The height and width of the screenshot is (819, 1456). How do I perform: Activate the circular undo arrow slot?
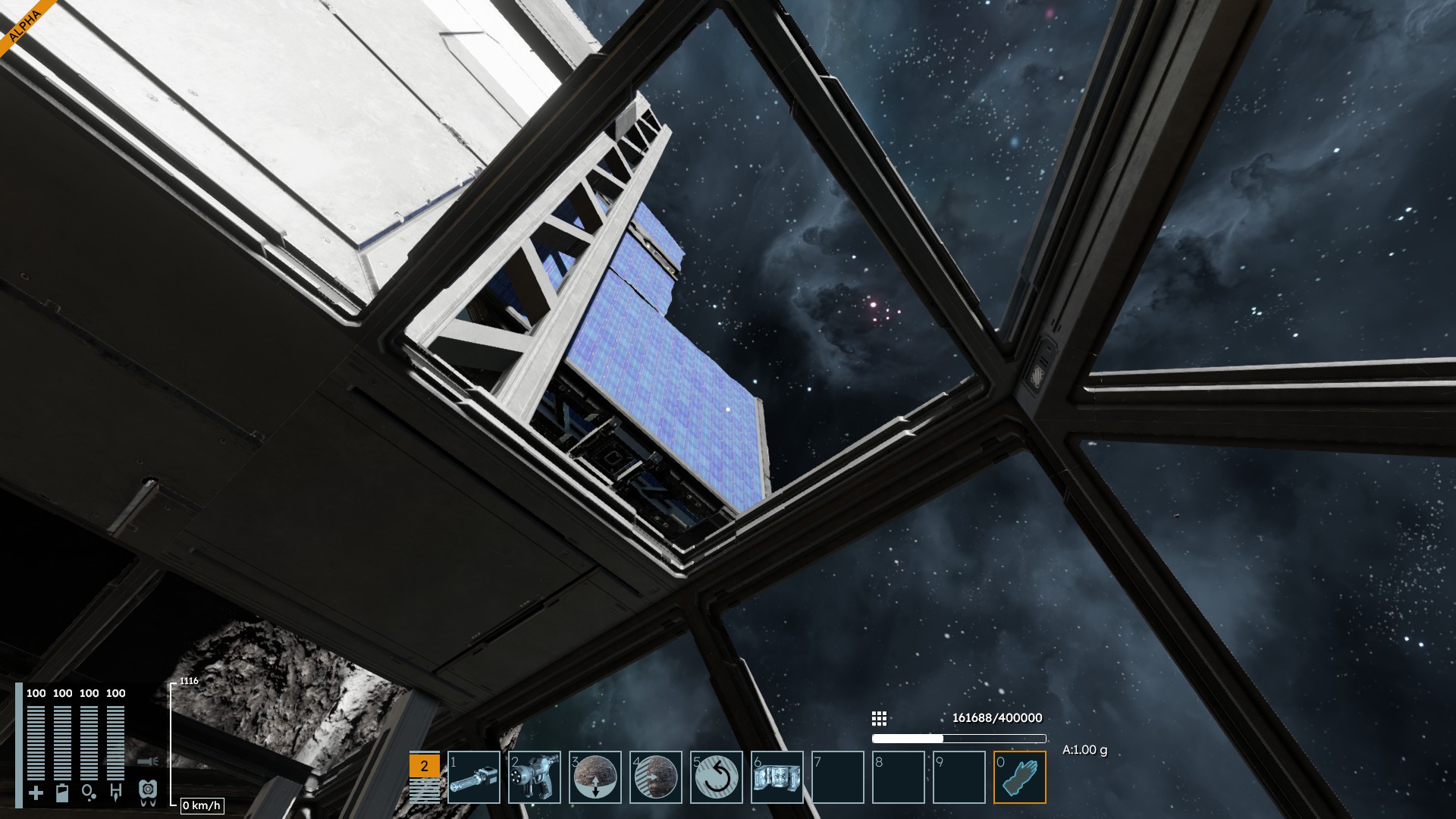(x=717, y=777)
